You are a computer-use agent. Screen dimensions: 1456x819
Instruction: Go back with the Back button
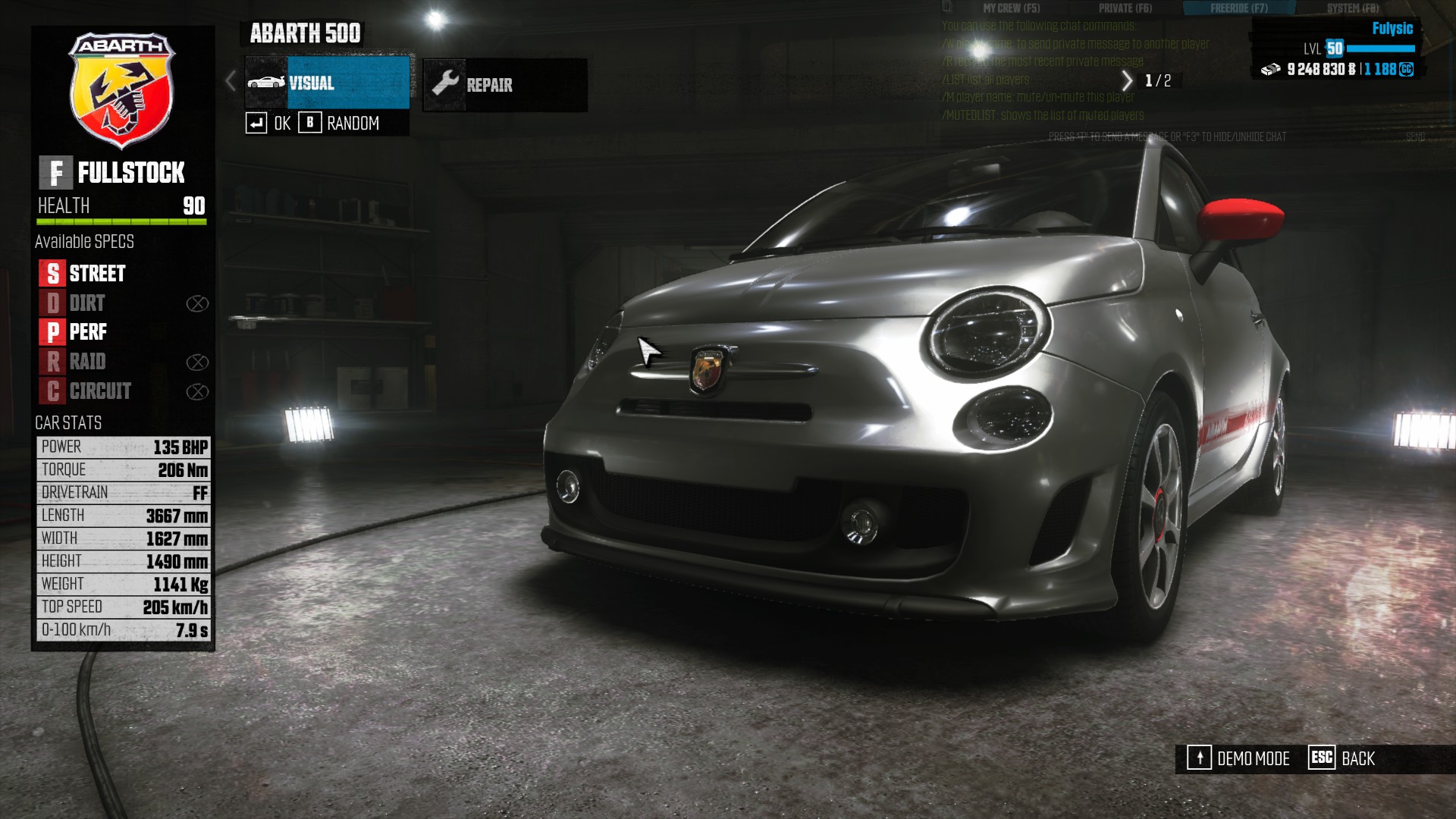[x=1342, y=758]
